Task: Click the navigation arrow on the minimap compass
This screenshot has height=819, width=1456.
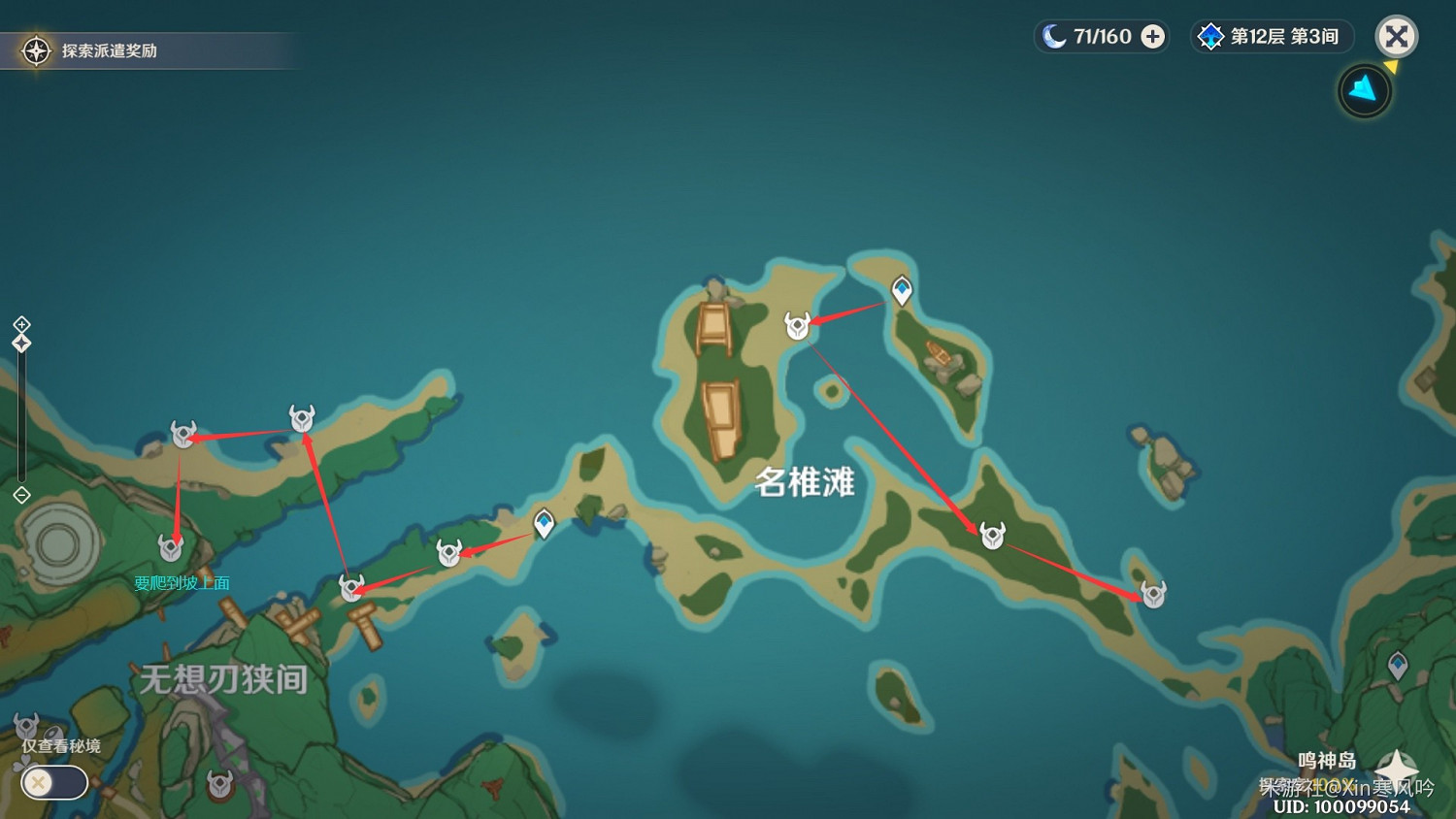Action: click(1364, 89)
